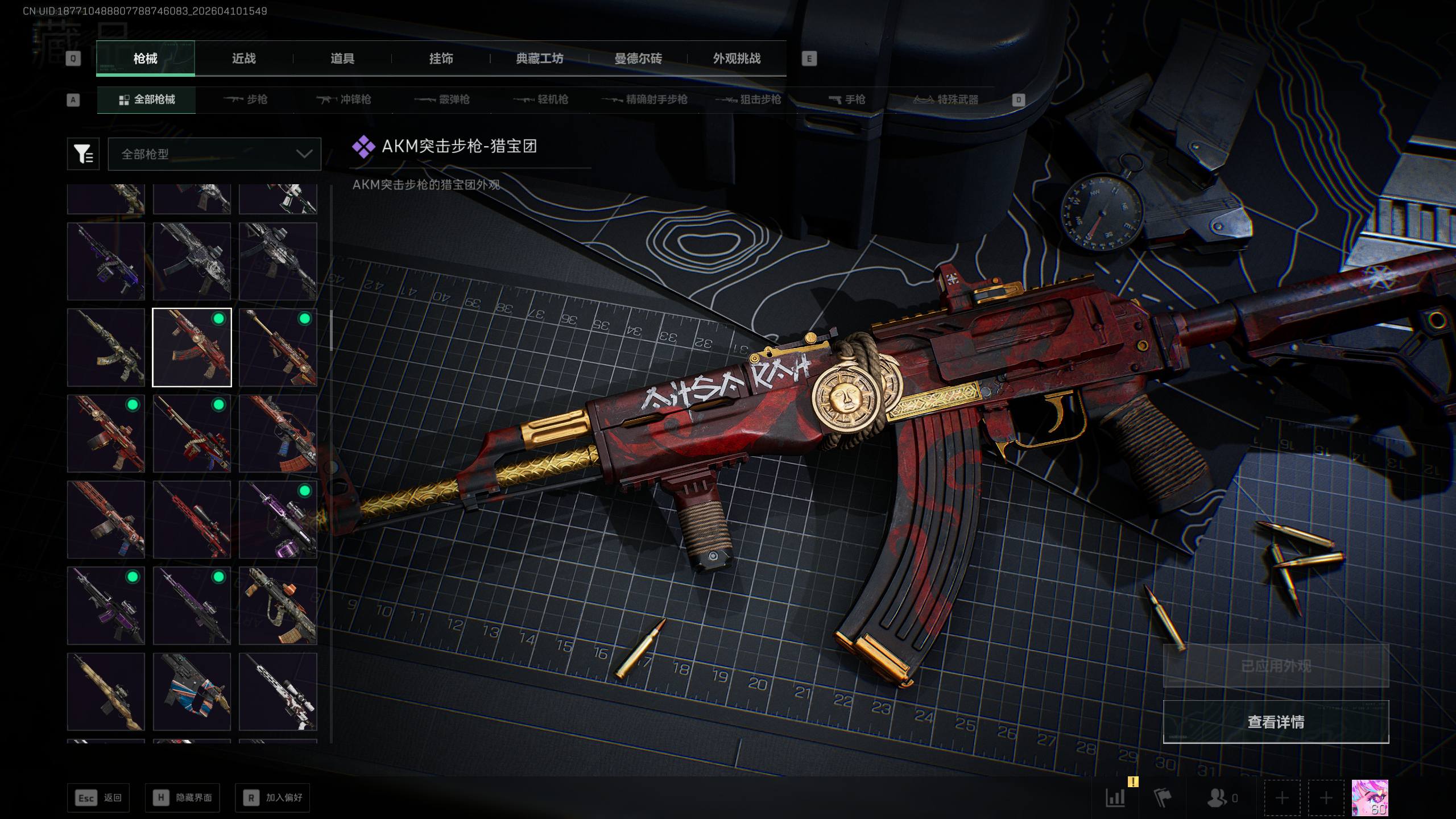The width and height of the screenshot is (1456, 819).
Task: Select the blue striped weapon skin thumbnail
Action: [x=192, y=692]
